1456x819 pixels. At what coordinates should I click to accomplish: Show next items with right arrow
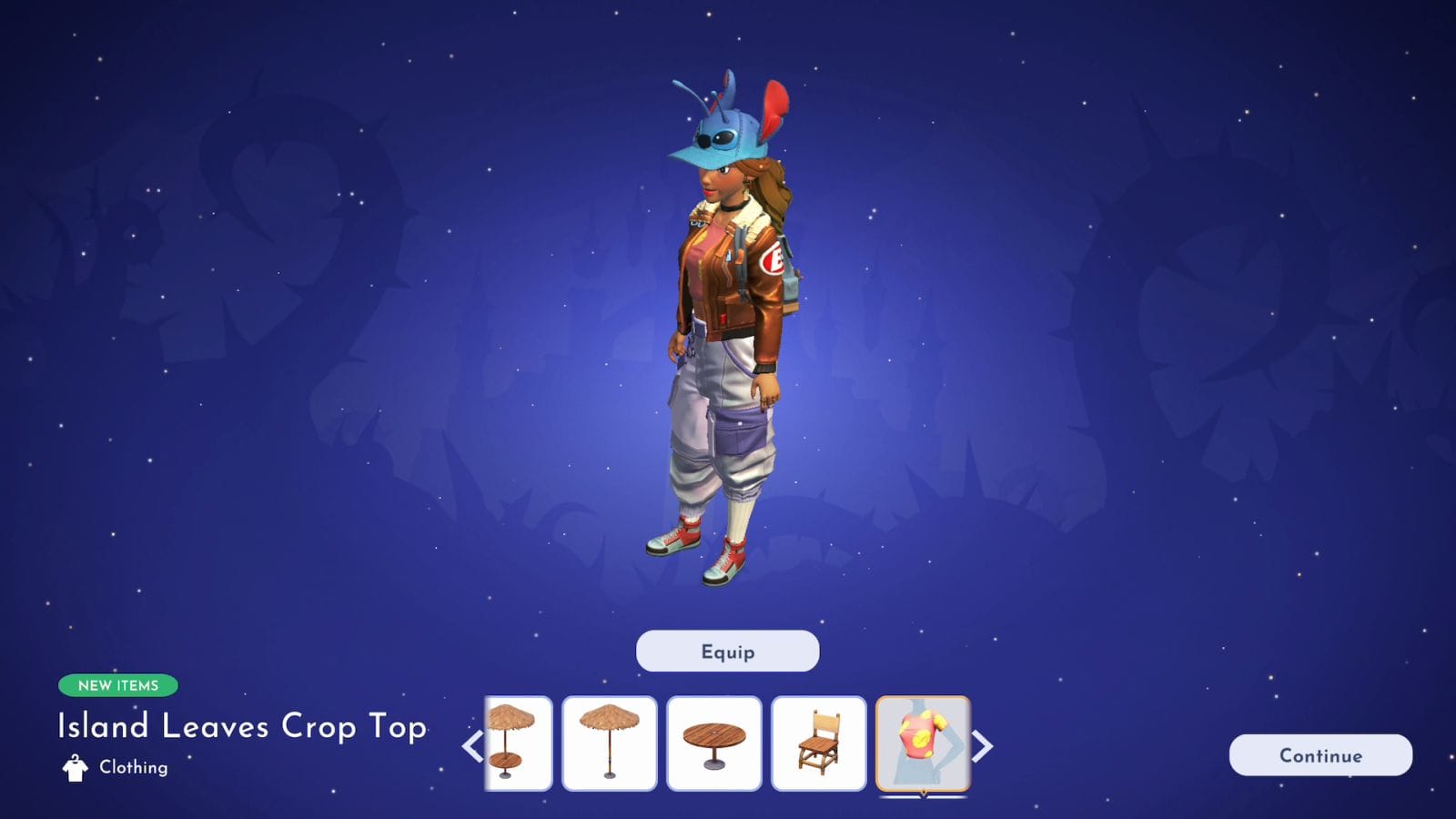[984, 746]
